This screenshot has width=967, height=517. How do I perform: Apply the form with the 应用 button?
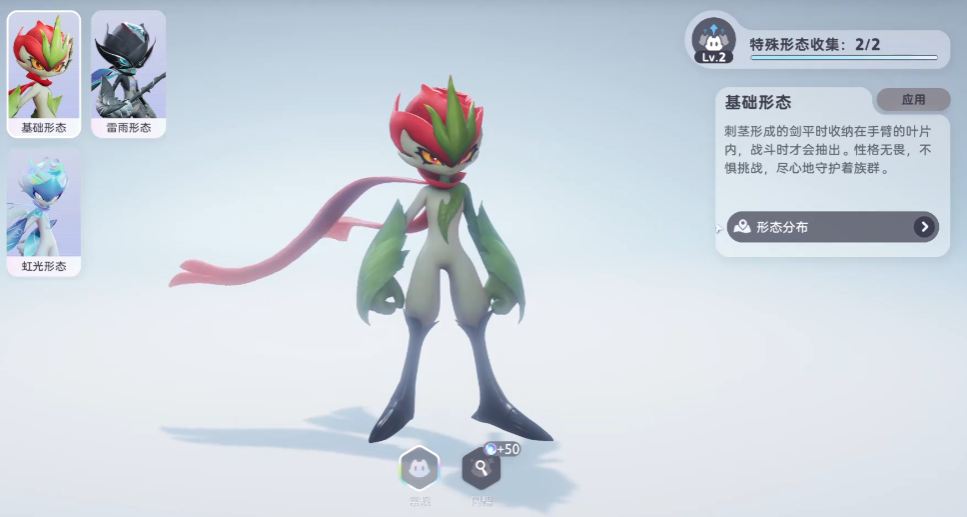pos(913,100)
